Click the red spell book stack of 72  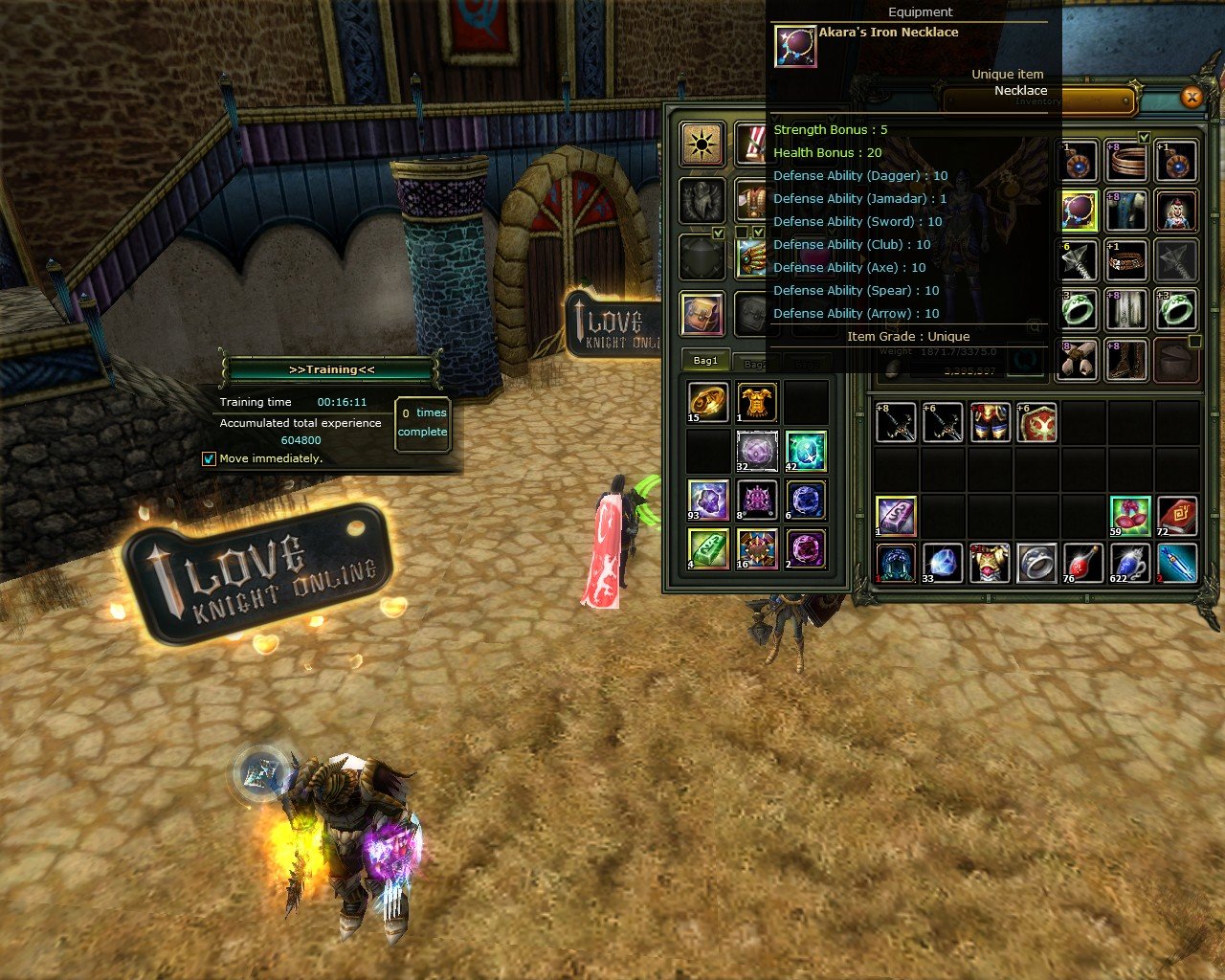coord(1176,516)
